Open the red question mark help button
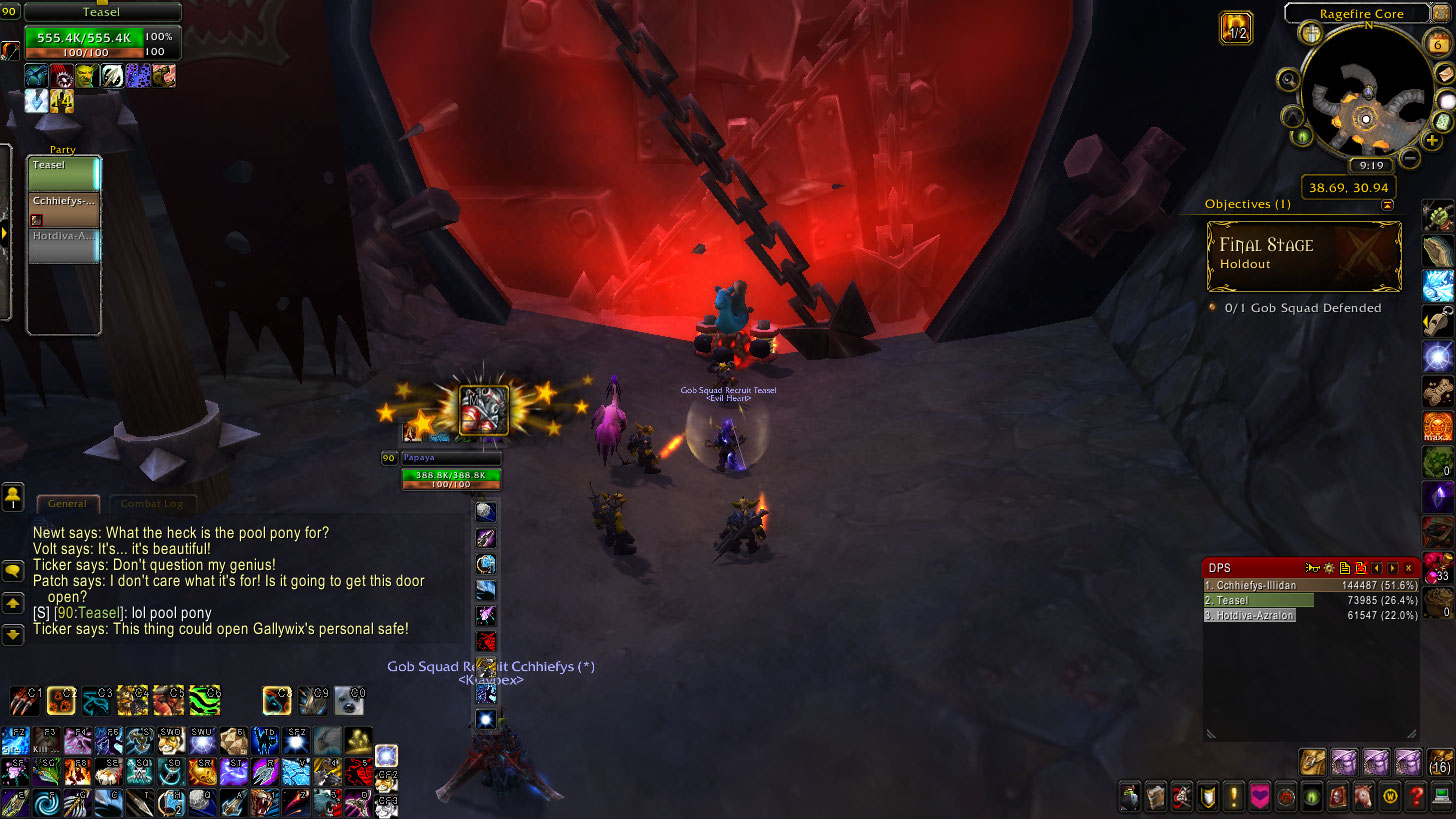The height and width of the screenshot is (819, 1456). pos(1416,797)
